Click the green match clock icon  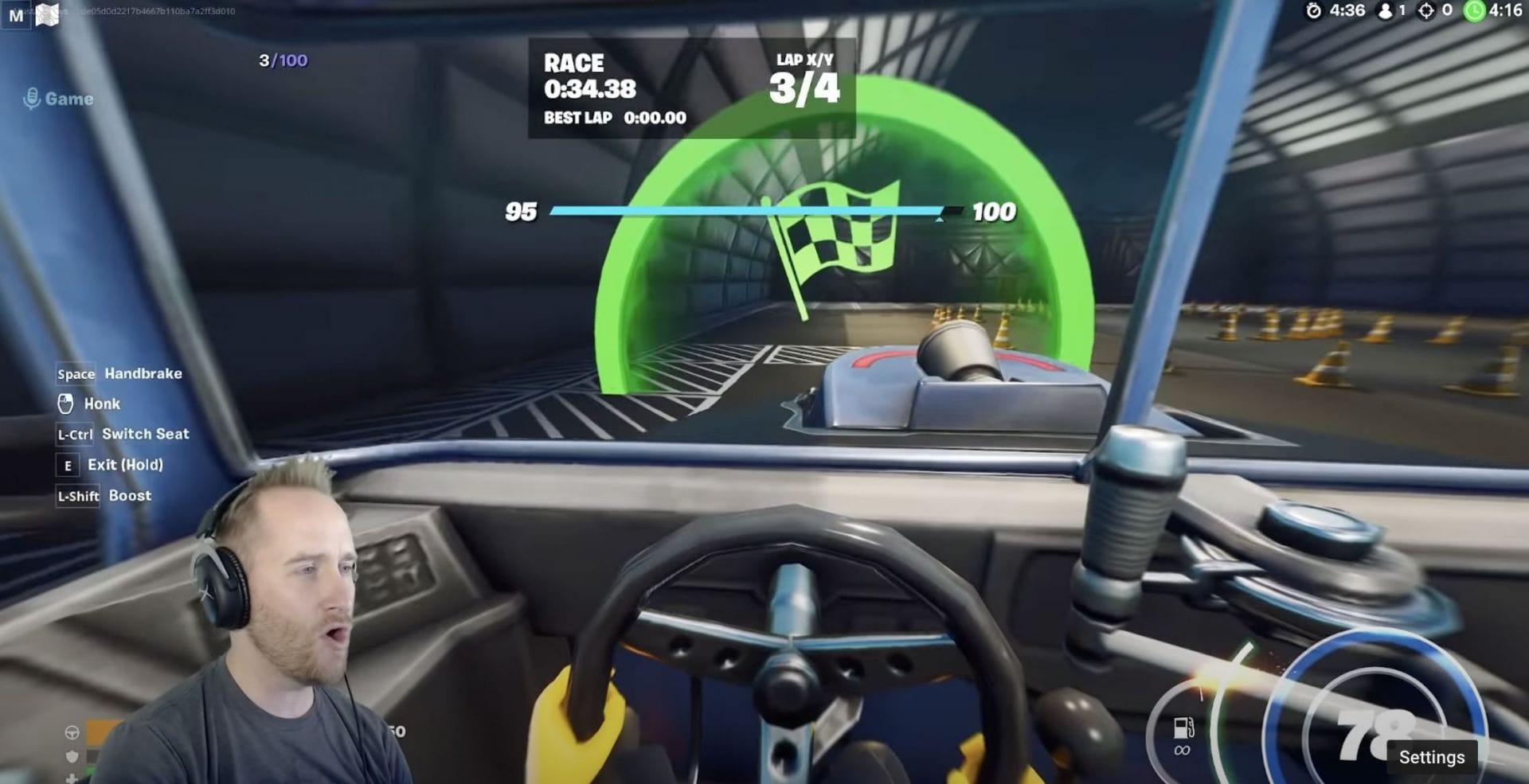pyautogui.click(x=1475, y=11)
